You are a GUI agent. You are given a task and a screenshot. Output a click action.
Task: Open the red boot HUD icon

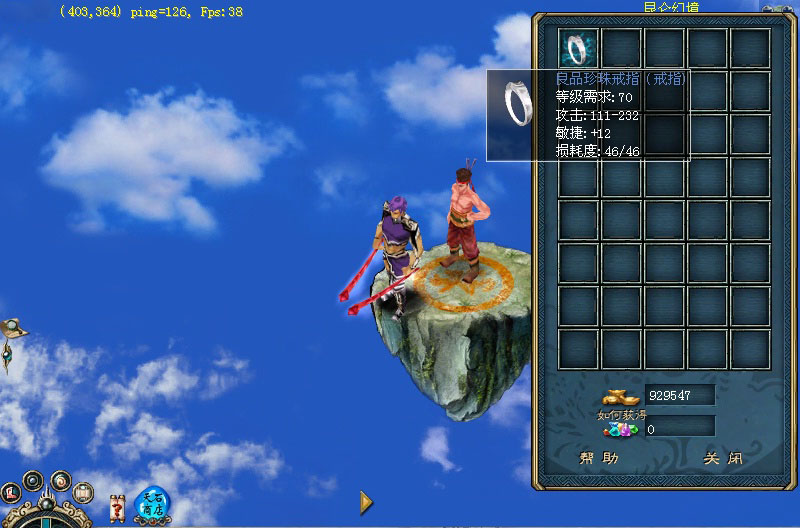tap(12, 492)
